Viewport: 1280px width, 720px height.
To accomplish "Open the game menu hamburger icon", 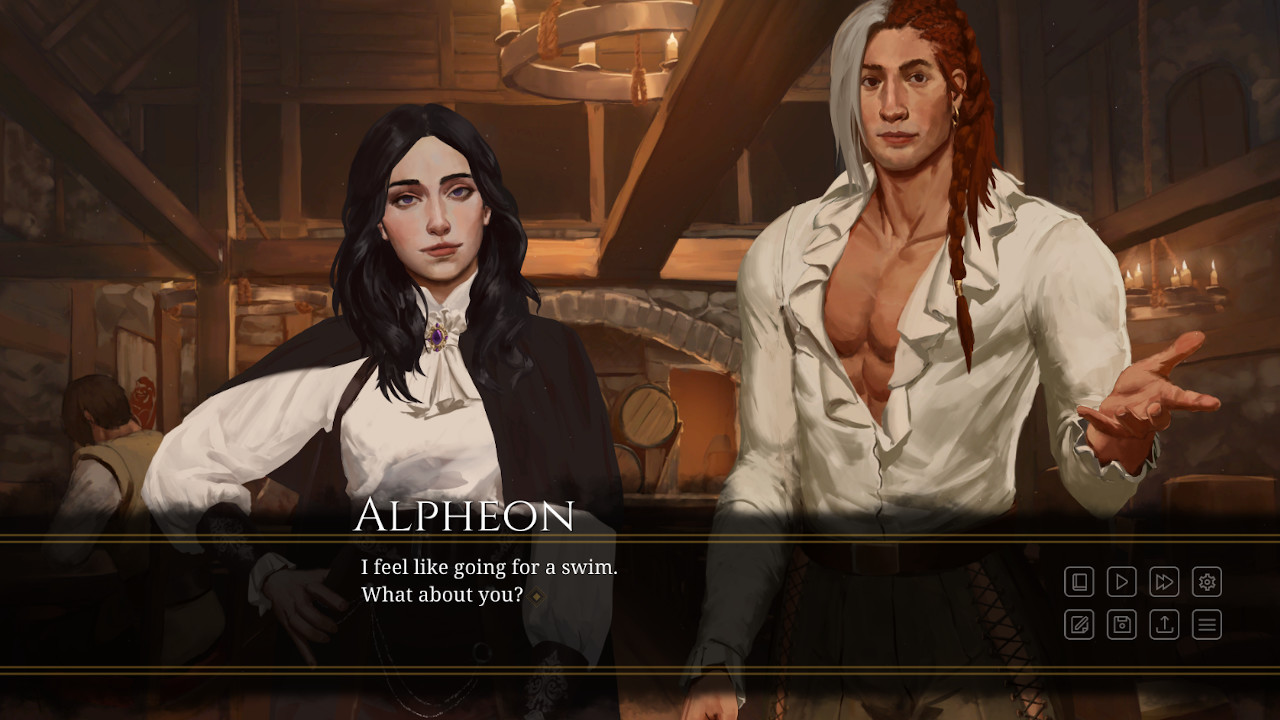I will [1207, 626].
